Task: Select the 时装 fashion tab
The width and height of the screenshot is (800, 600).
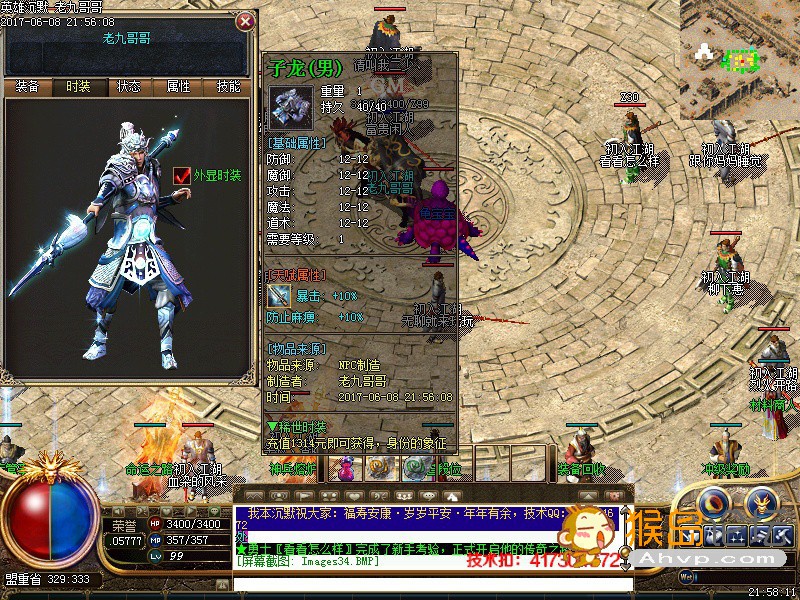Action: tap(78, 87)
